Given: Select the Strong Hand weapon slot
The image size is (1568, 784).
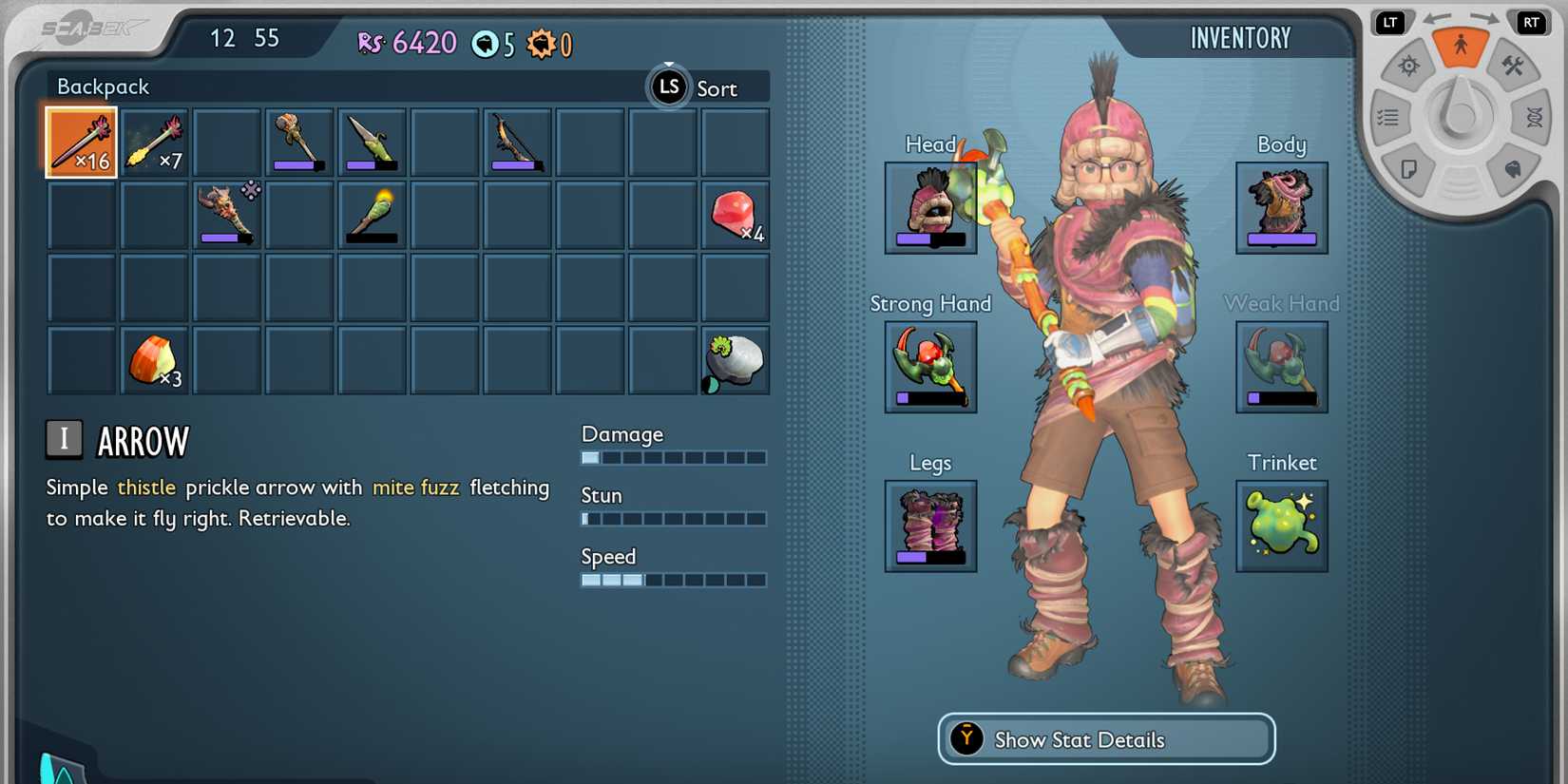Looking at the screenshot, I should click(x=930, y=366).
